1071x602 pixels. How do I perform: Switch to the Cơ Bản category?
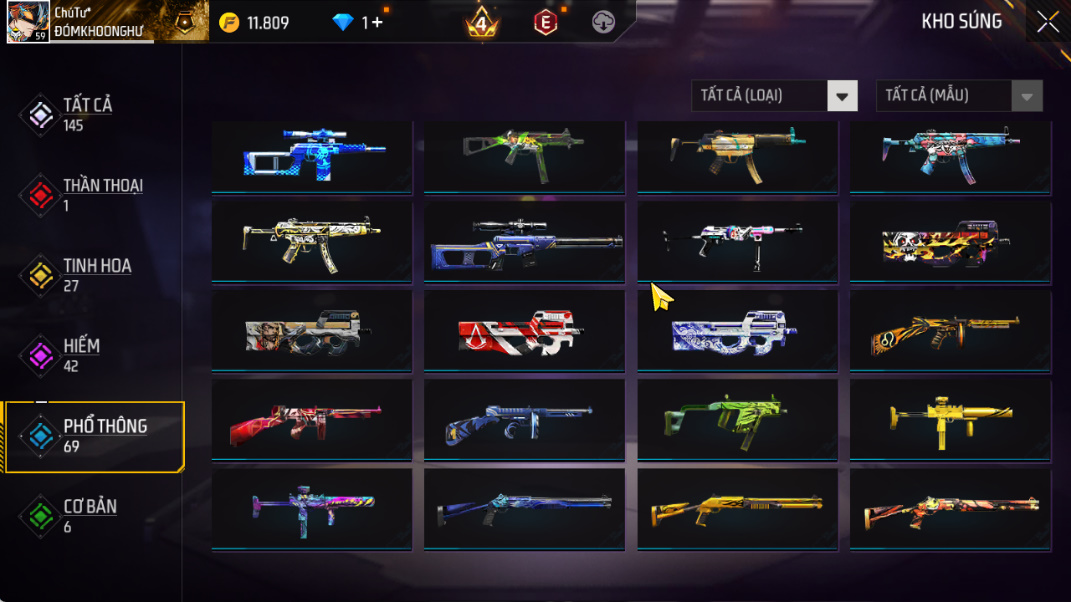click(90, 515)
